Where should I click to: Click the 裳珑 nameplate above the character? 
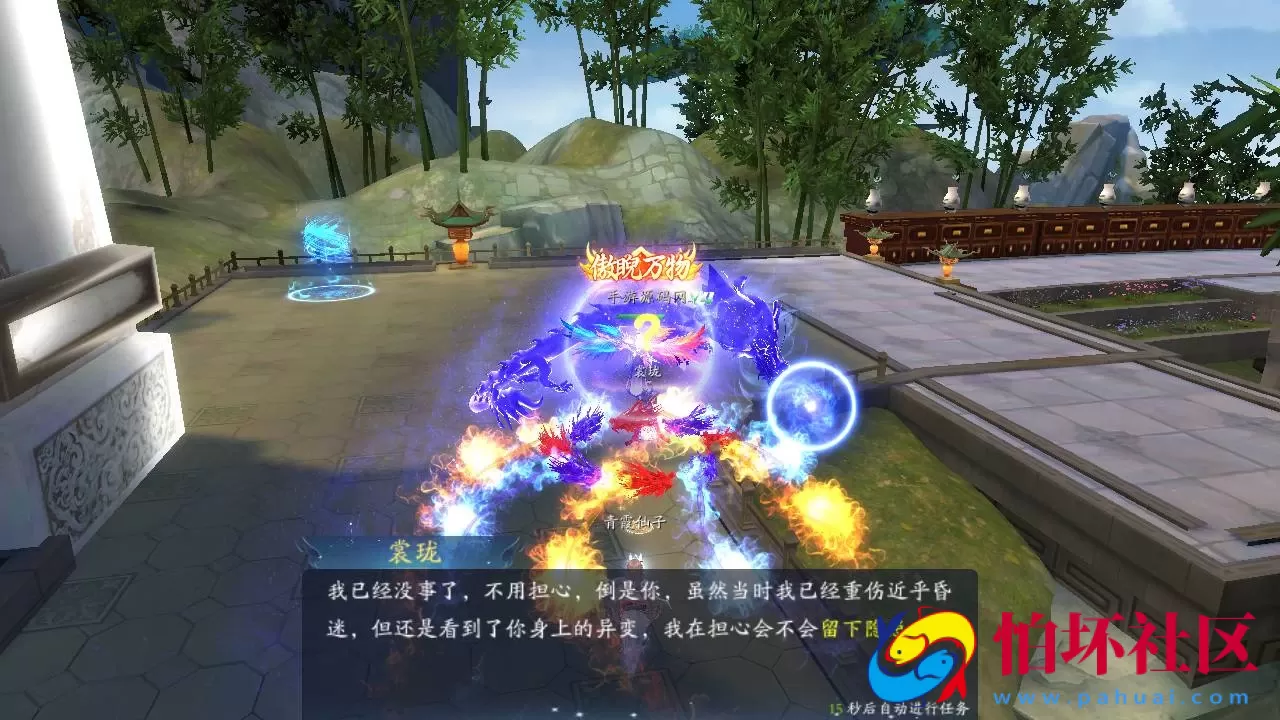[648, 372]
